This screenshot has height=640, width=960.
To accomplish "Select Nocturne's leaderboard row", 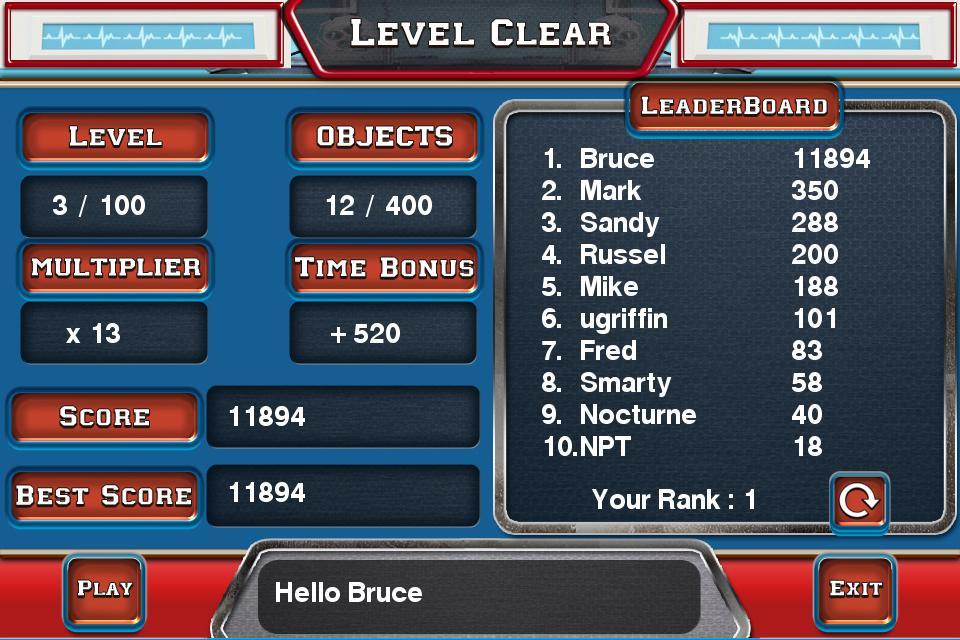I will point(690,415).
